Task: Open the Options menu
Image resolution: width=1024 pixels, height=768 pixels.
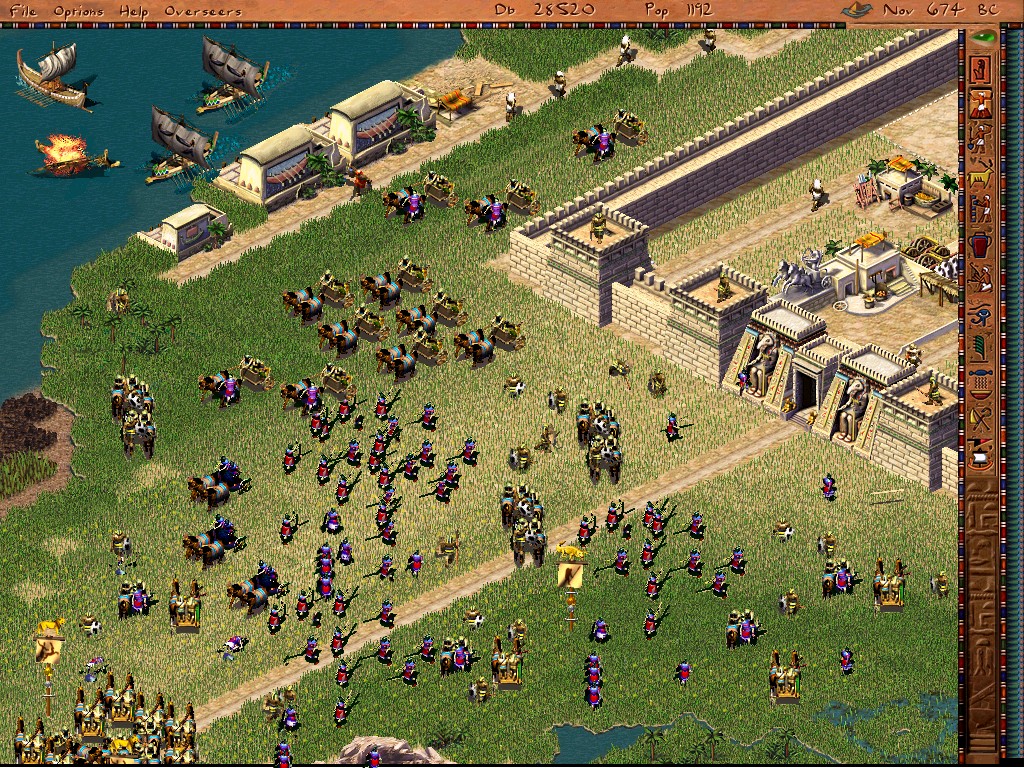Action: [78, 10]
